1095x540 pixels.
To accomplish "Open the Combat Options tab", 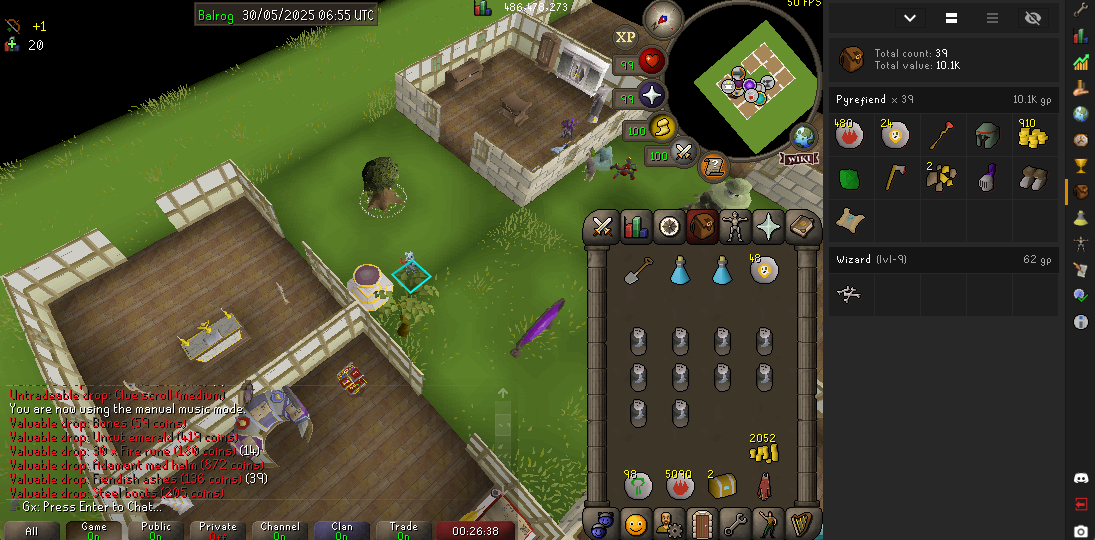I will [603, 228].
